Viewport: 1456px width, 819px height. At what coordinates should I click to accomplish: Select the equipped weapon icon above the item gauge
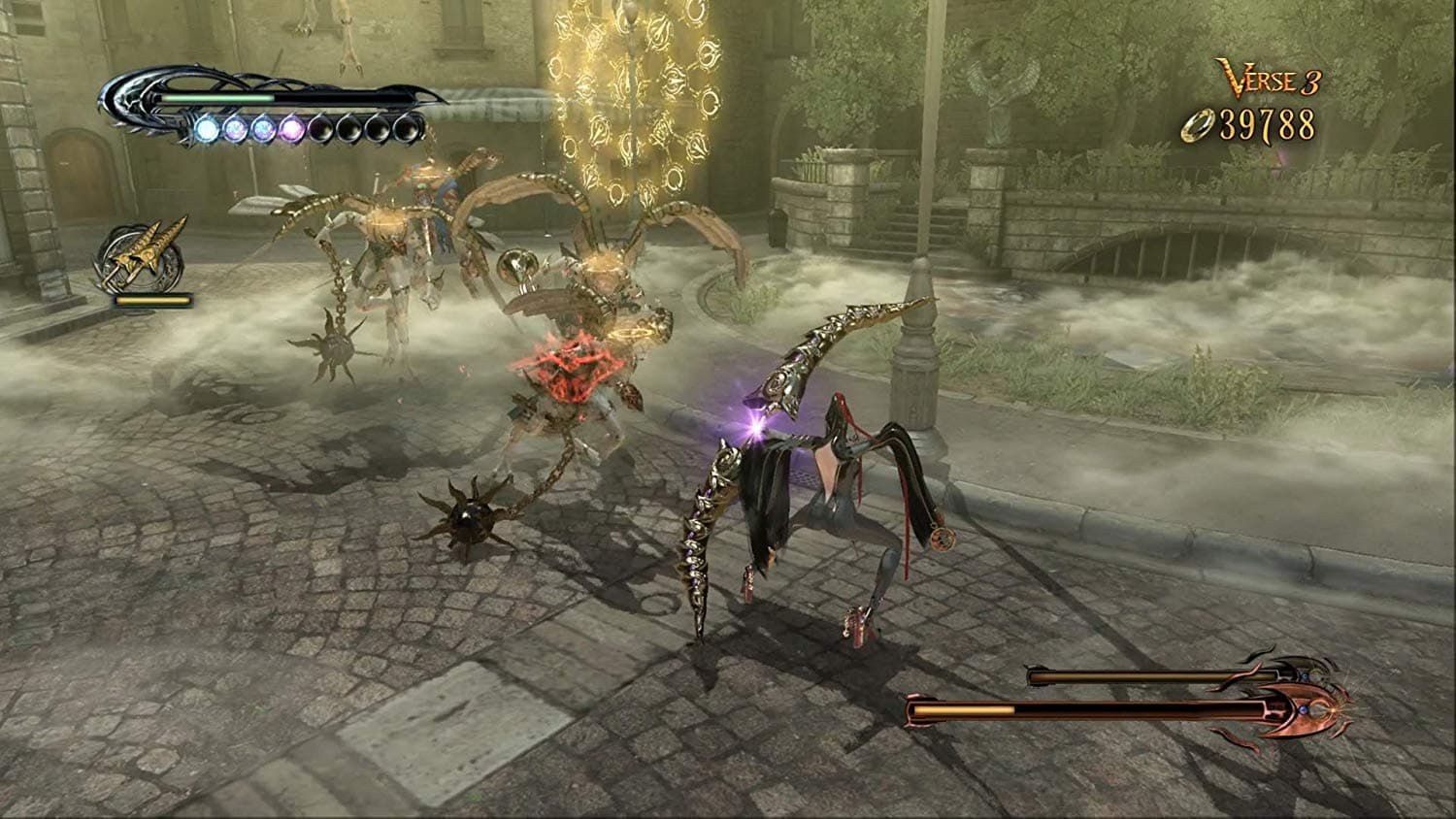click(145, 252)
